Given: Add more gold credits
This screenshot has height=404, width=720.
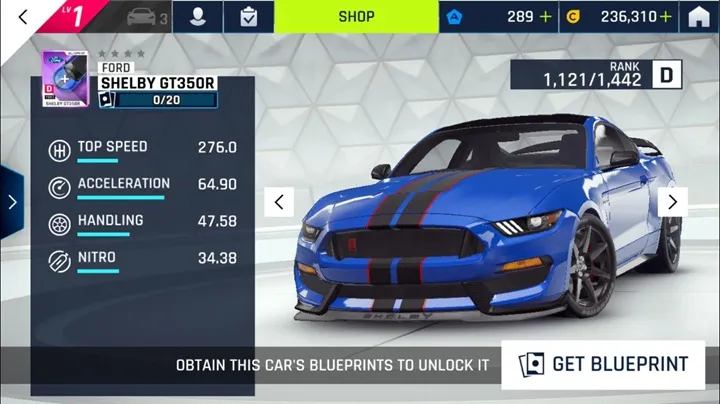Looking at the screenshot, I should tap(666, 16).
